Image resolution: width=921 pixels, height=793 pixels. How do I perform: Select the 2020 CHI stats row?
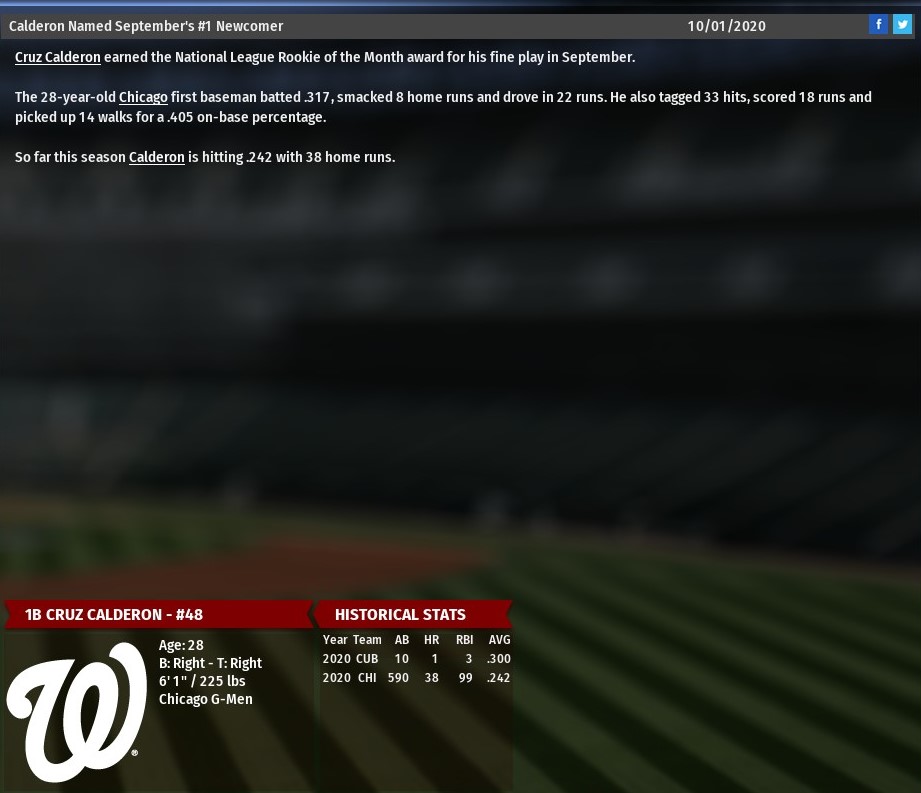click(x=416, y=678)
